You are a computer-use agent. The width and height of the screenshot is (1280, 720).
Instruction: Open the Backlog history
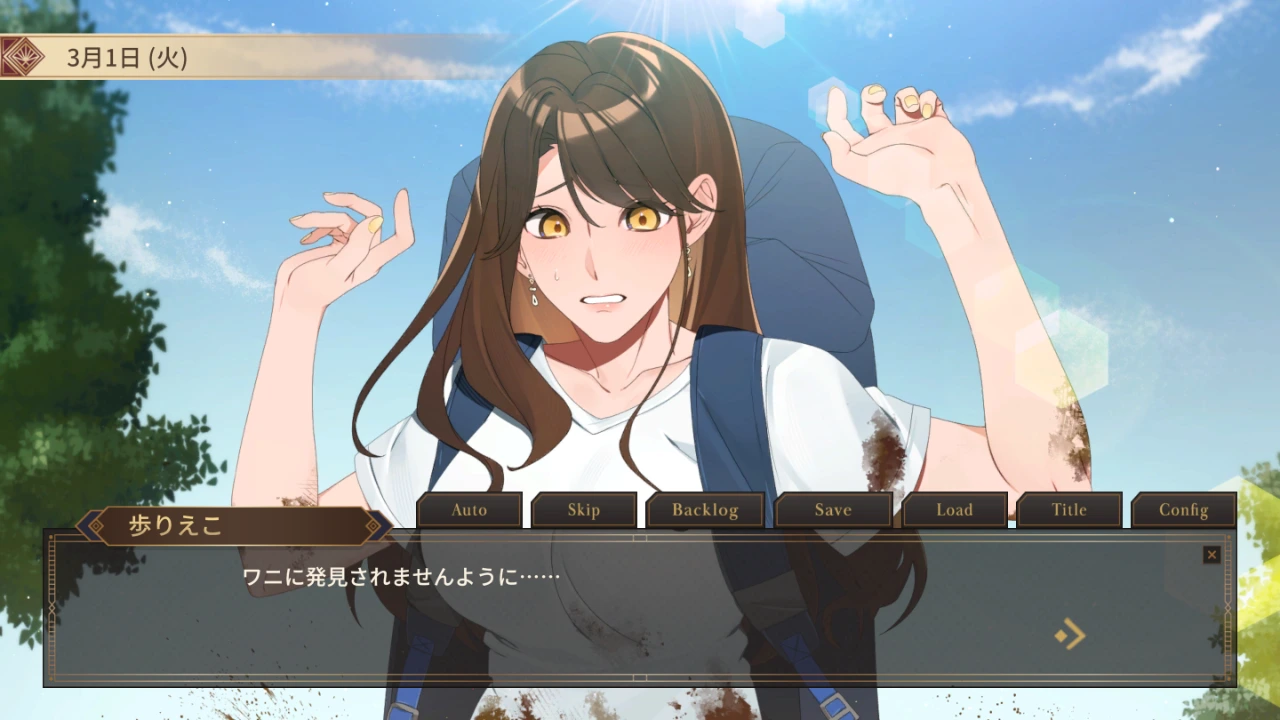tap(705, 510)
